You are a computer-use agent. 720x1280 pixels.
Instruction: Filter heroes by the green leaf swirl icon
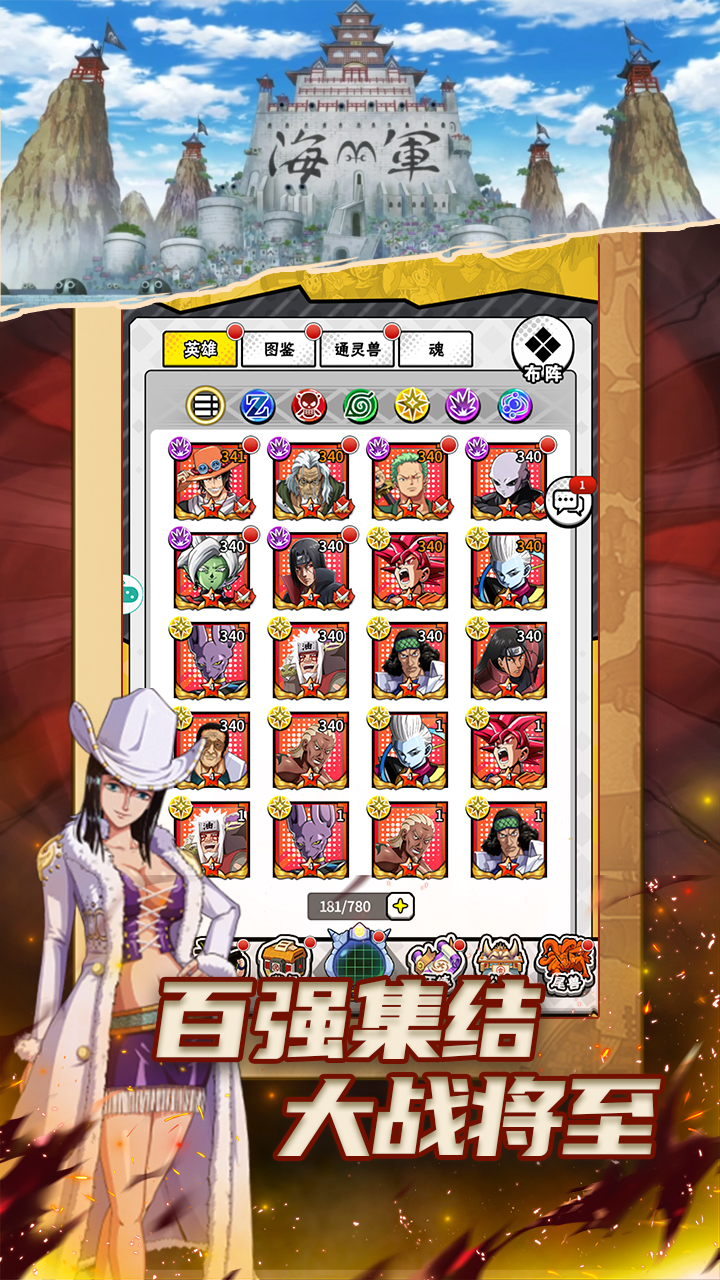coord(360,405)
